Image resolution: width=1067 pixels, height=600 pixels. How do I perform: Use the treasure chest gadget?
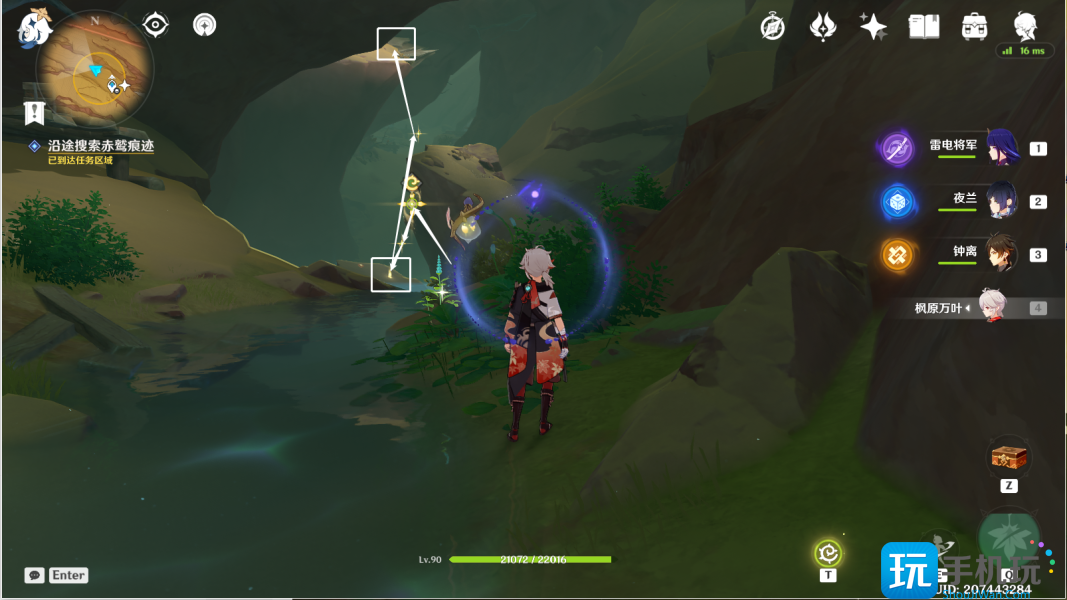click(1009, 457)
